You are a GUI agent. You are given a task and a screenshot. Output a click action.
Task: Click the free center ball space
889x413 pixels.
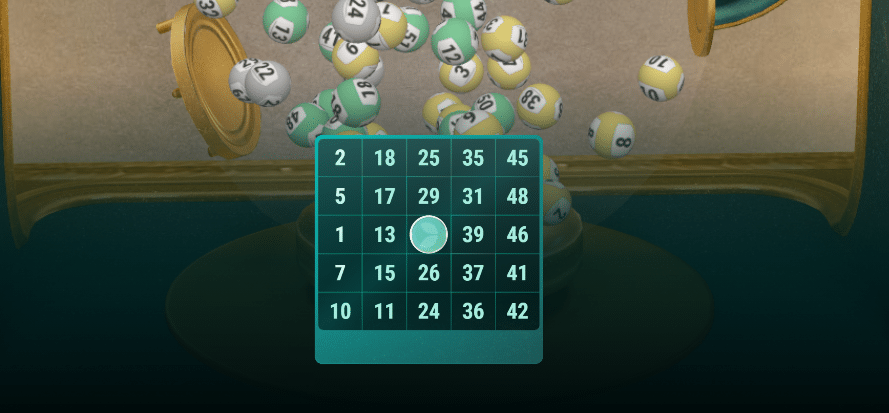429,234
